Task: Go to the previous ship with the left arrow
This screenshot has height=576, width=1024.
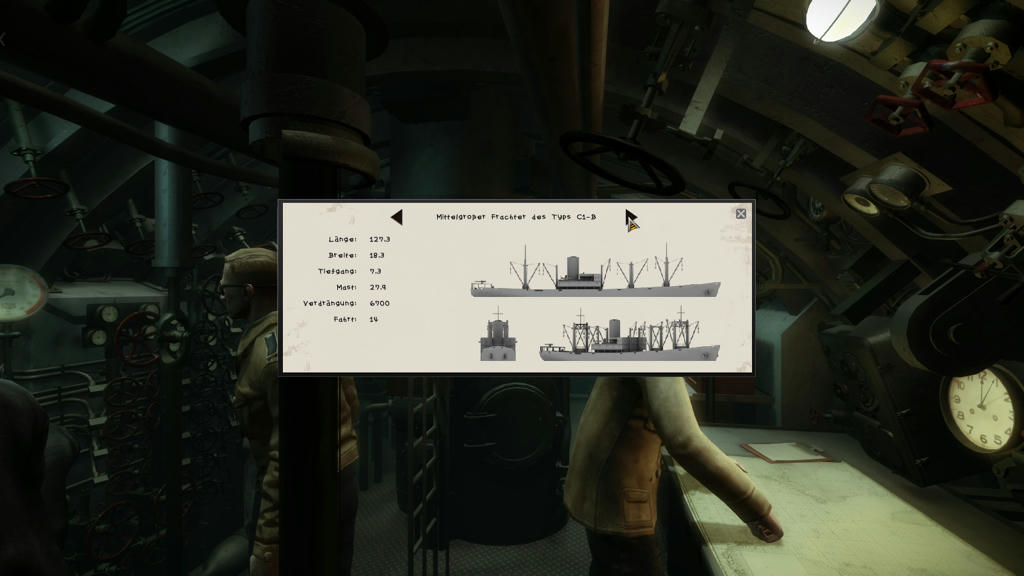Action: pyautogui.click(x=397, y=217)
